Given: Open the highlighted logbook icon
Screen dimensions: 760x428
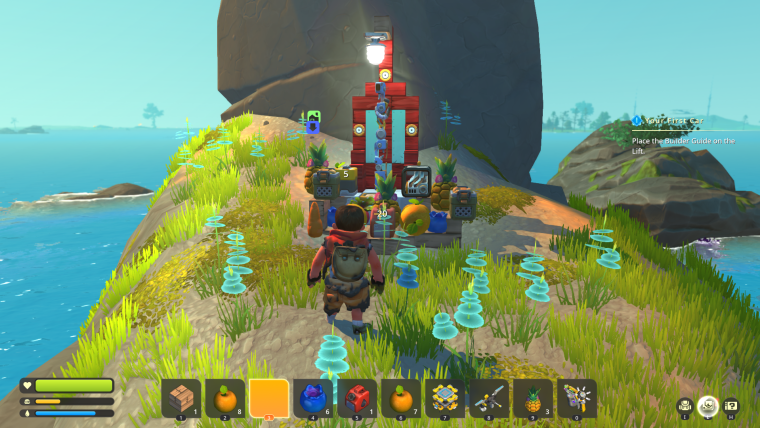Looking at the screenshot, I should (x=708, y=405).
